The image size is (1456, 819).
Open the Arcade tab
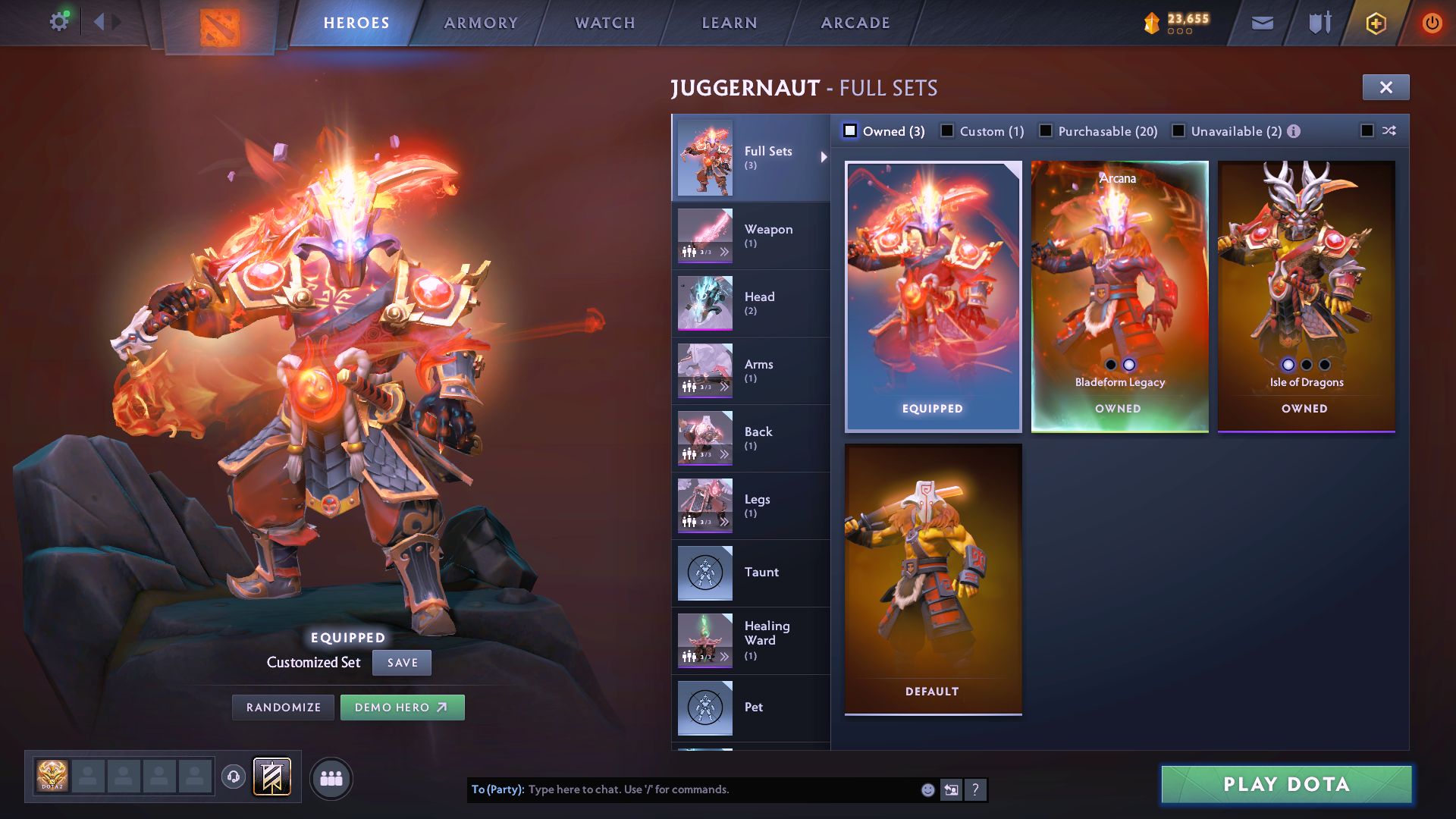click(x=855, y=23)
